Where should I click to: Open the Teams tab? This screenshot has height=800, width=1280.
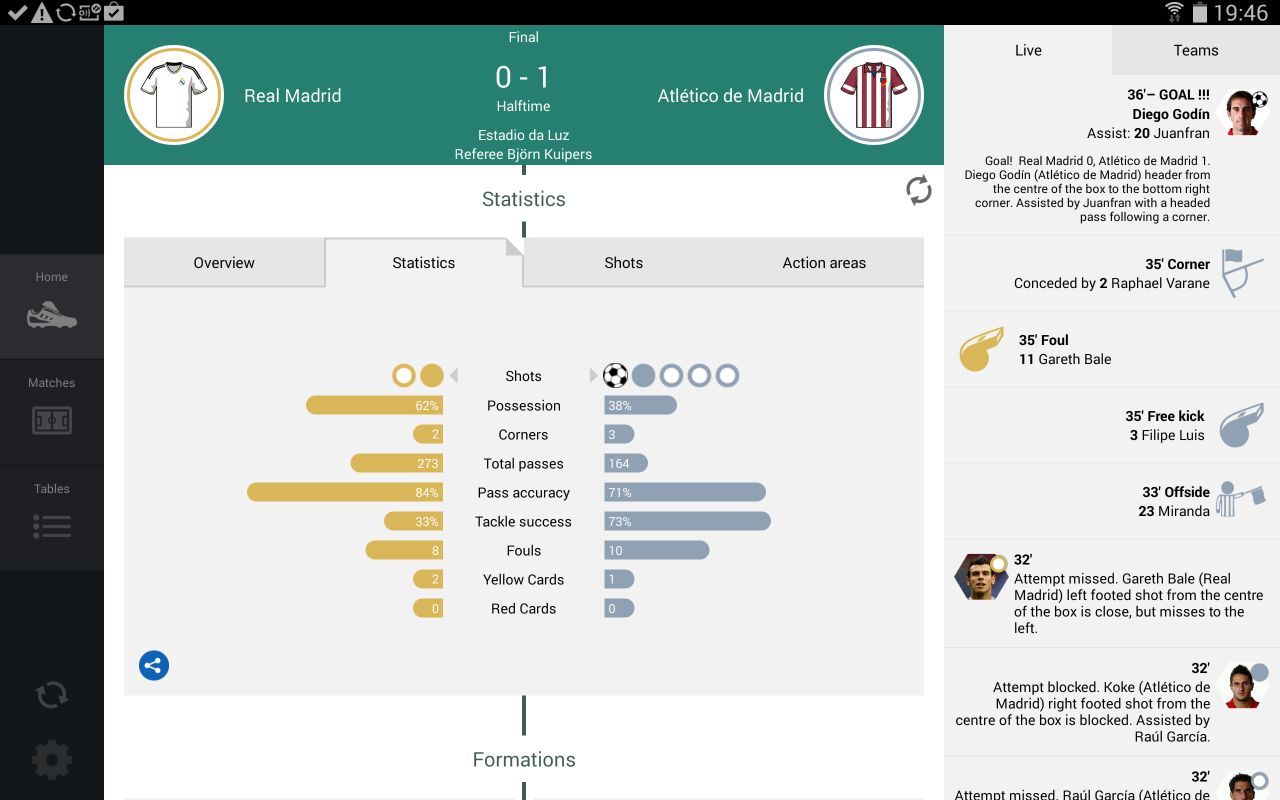coord(1196,51)
